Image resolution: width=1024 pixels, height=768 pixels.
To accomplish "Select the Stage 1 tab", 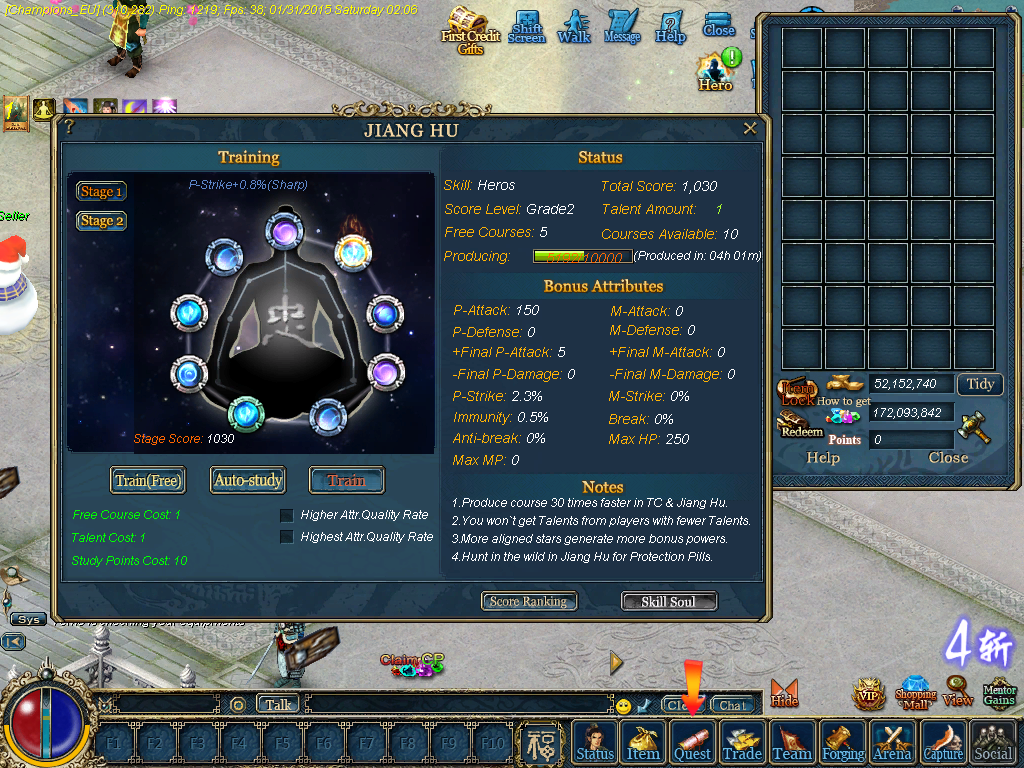I will point(102,192).
